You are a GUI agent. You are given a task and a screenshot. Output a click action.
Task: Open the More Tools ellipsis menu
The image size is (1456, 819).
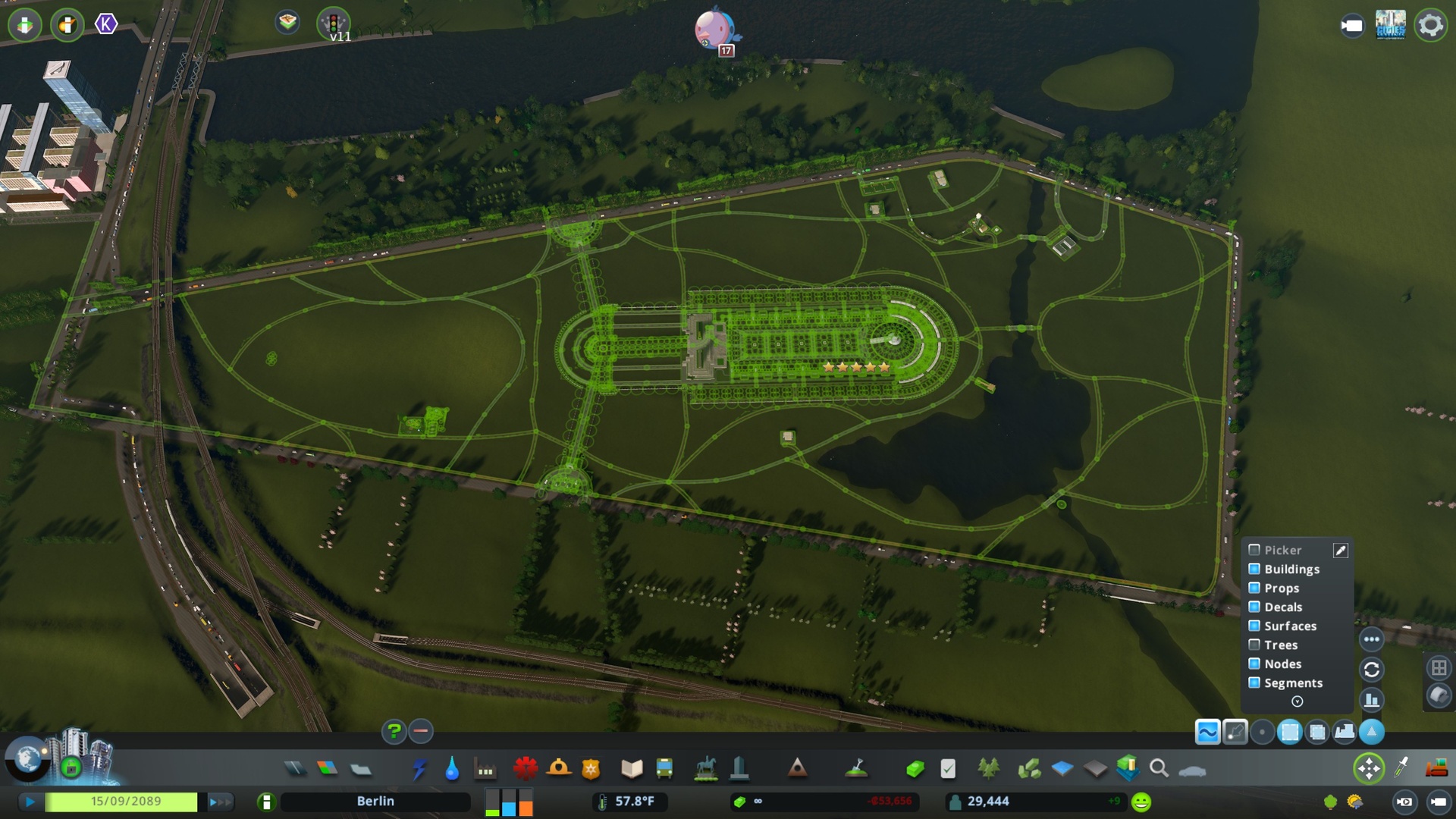coord(1373,639)
